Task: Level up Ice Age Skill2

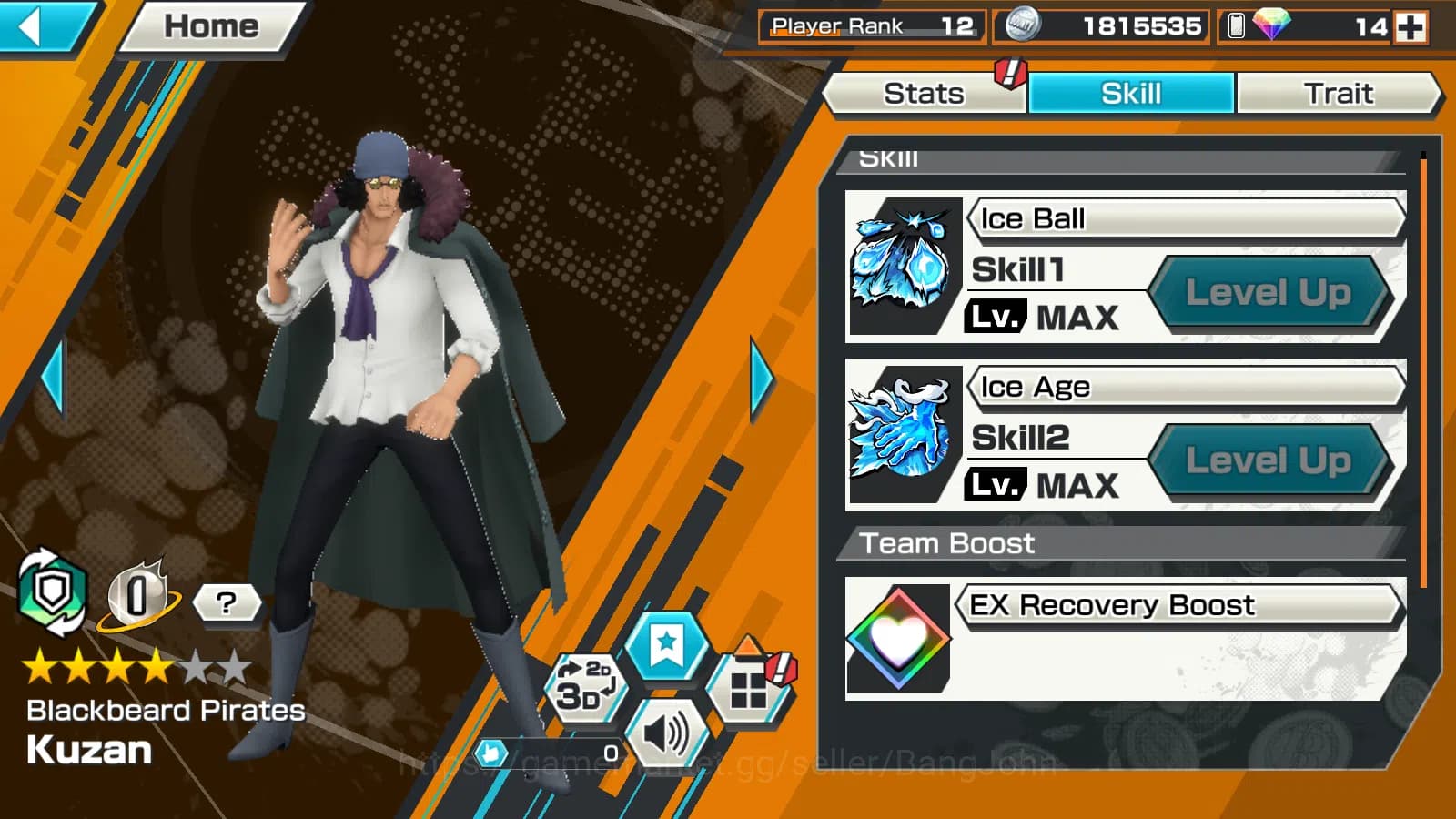Action: click(x=1268, y=460)
